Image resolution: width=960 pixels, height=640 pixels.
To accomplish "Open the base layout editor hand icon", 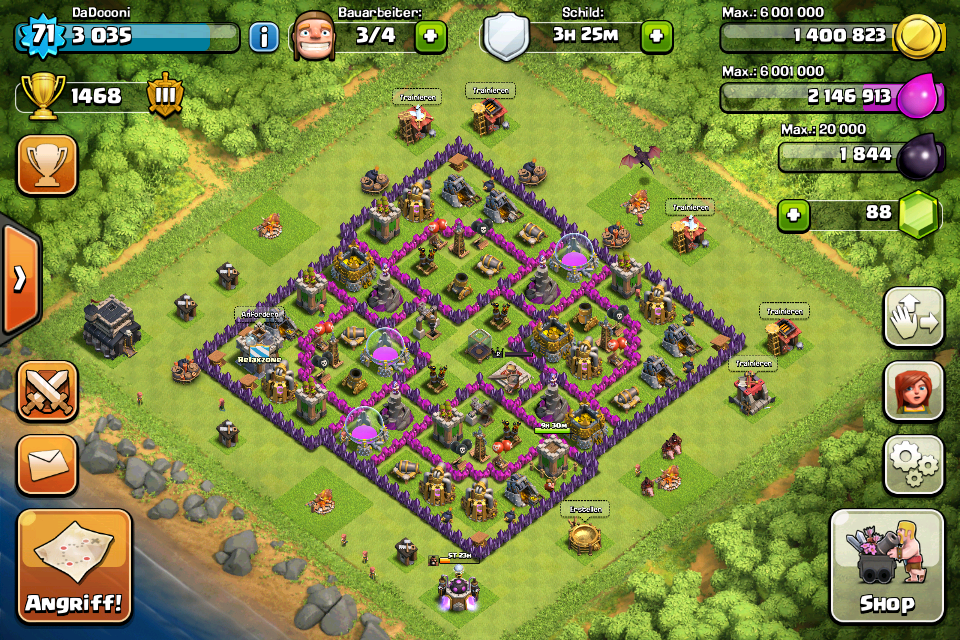I will [914, 318].
